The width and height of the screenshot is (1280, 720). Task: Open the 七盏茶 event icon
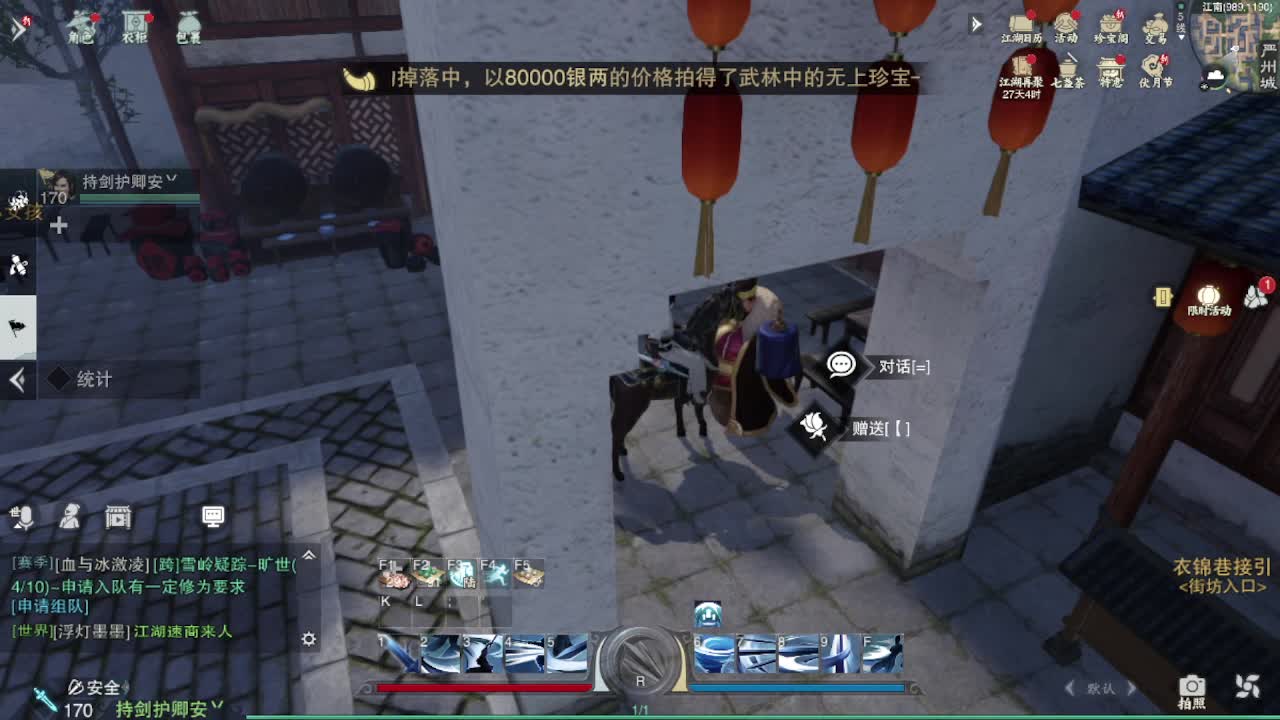click(1068, 68)
